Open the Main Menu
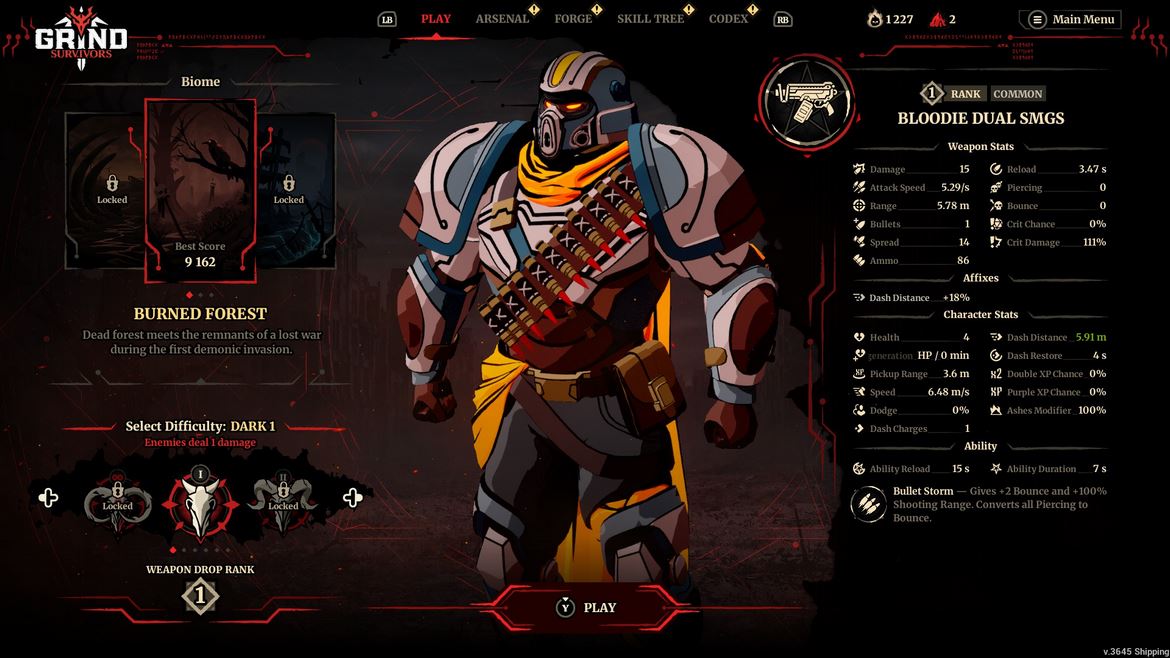 tap(1072, 19)
